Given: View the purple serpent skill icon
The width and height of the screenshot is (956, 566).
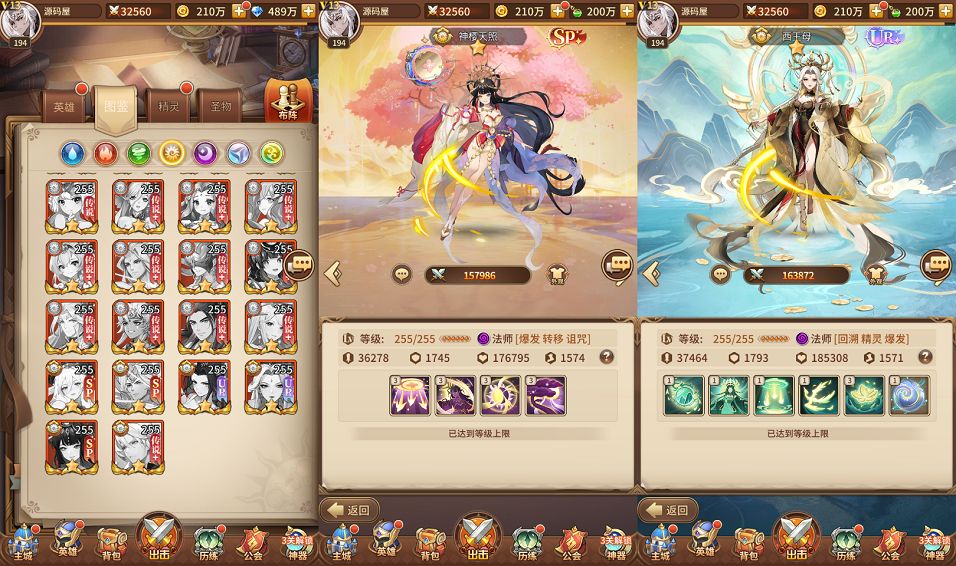Looking at the screenshot, I should point(546,396).
